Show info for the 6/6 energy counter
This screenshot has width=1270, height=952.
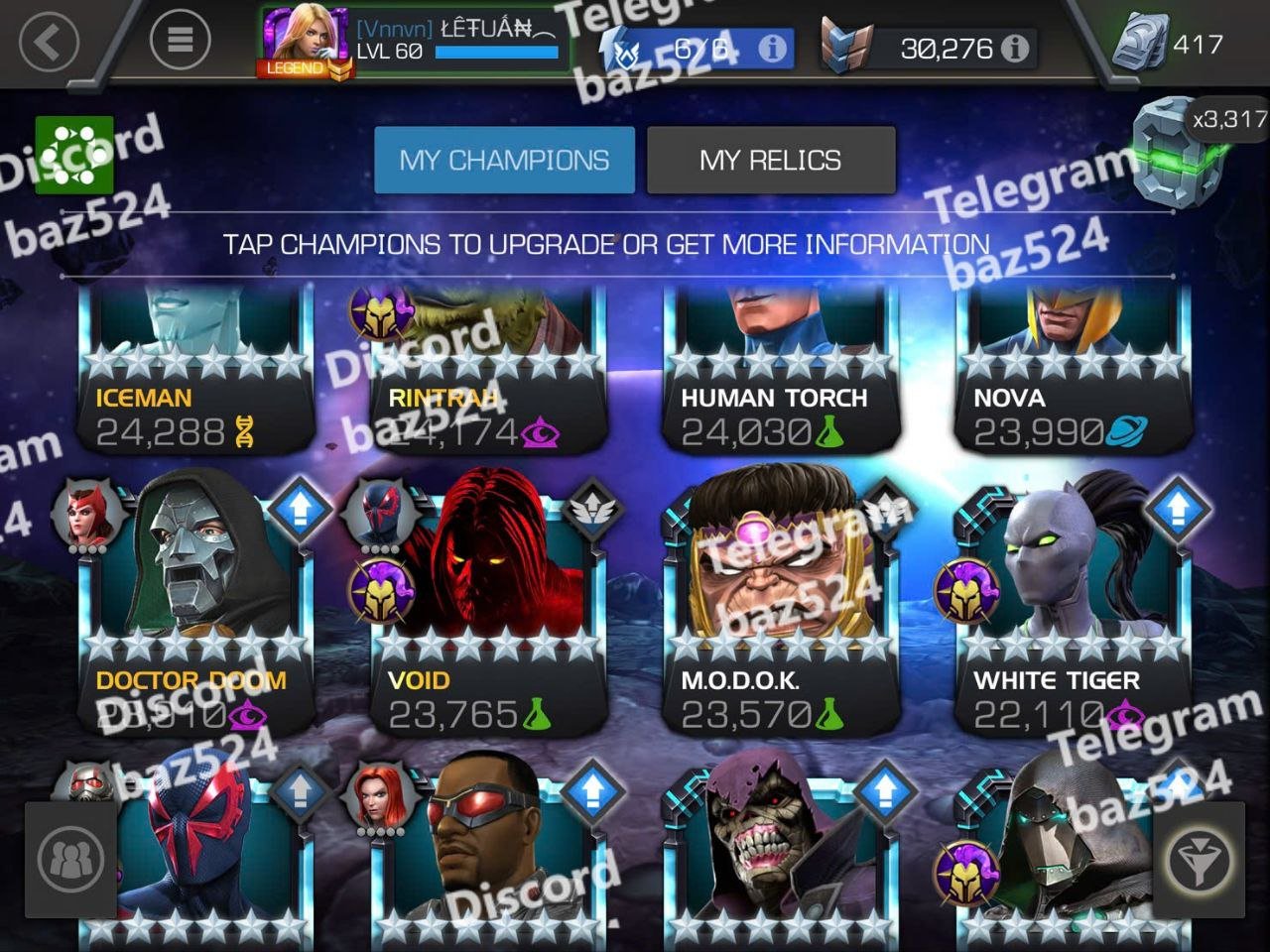coord(772,48)
